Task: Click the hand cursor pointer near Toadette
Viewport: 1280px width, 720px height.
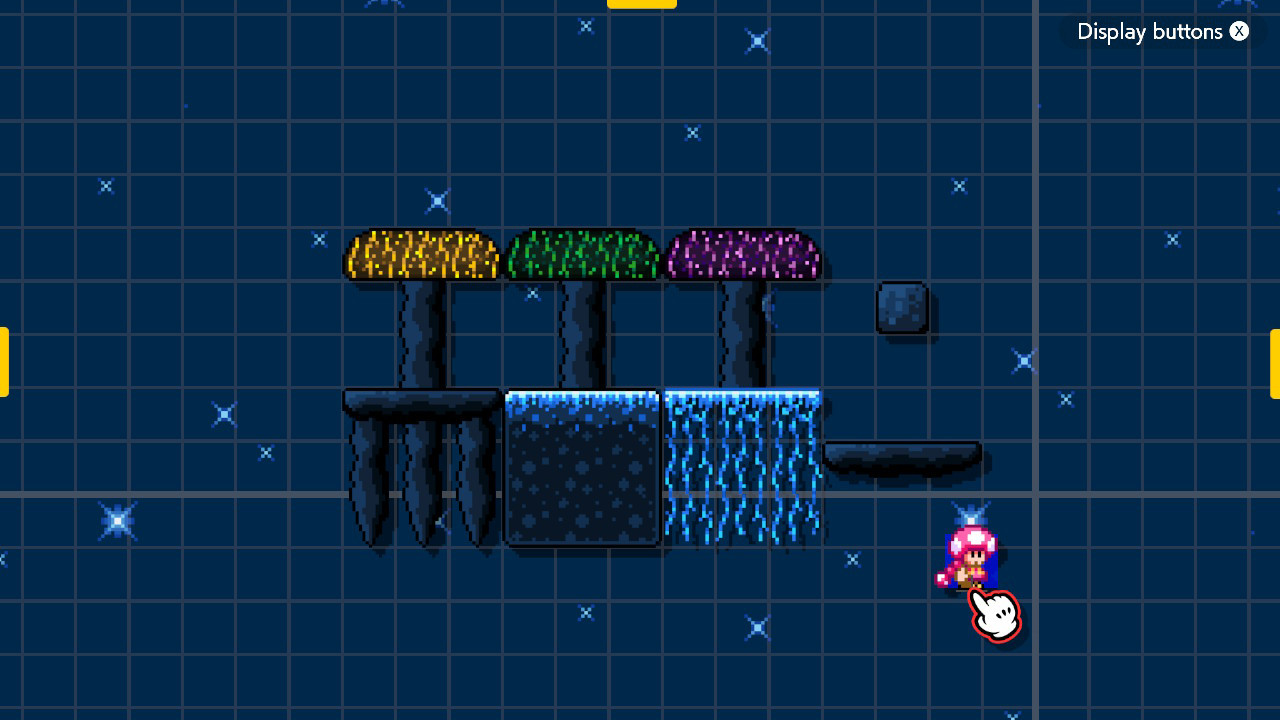Action: (x=995, y=613)
